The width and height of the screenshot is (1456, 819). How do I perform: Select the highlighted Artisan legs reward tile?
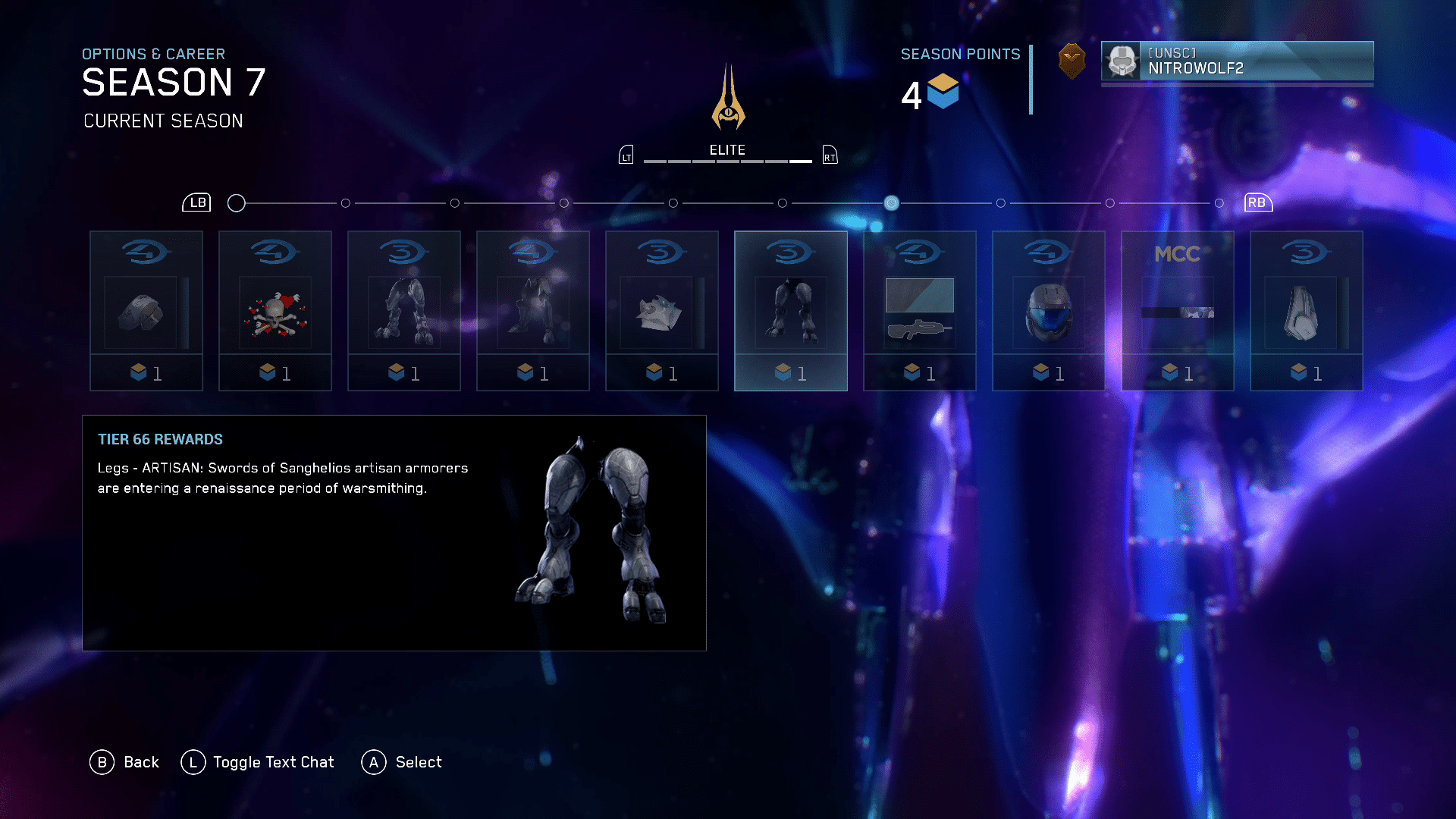(790, 311)
